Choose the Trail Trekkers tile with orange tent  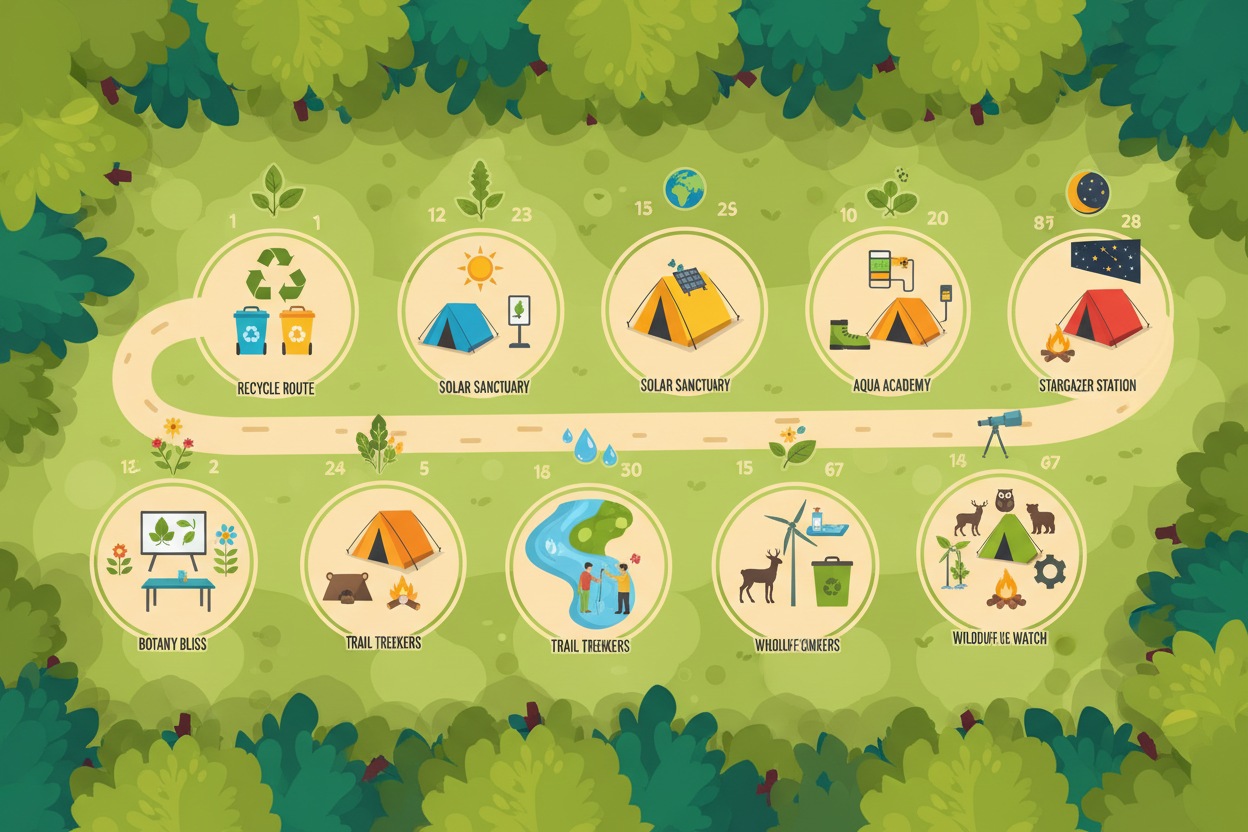383,561
